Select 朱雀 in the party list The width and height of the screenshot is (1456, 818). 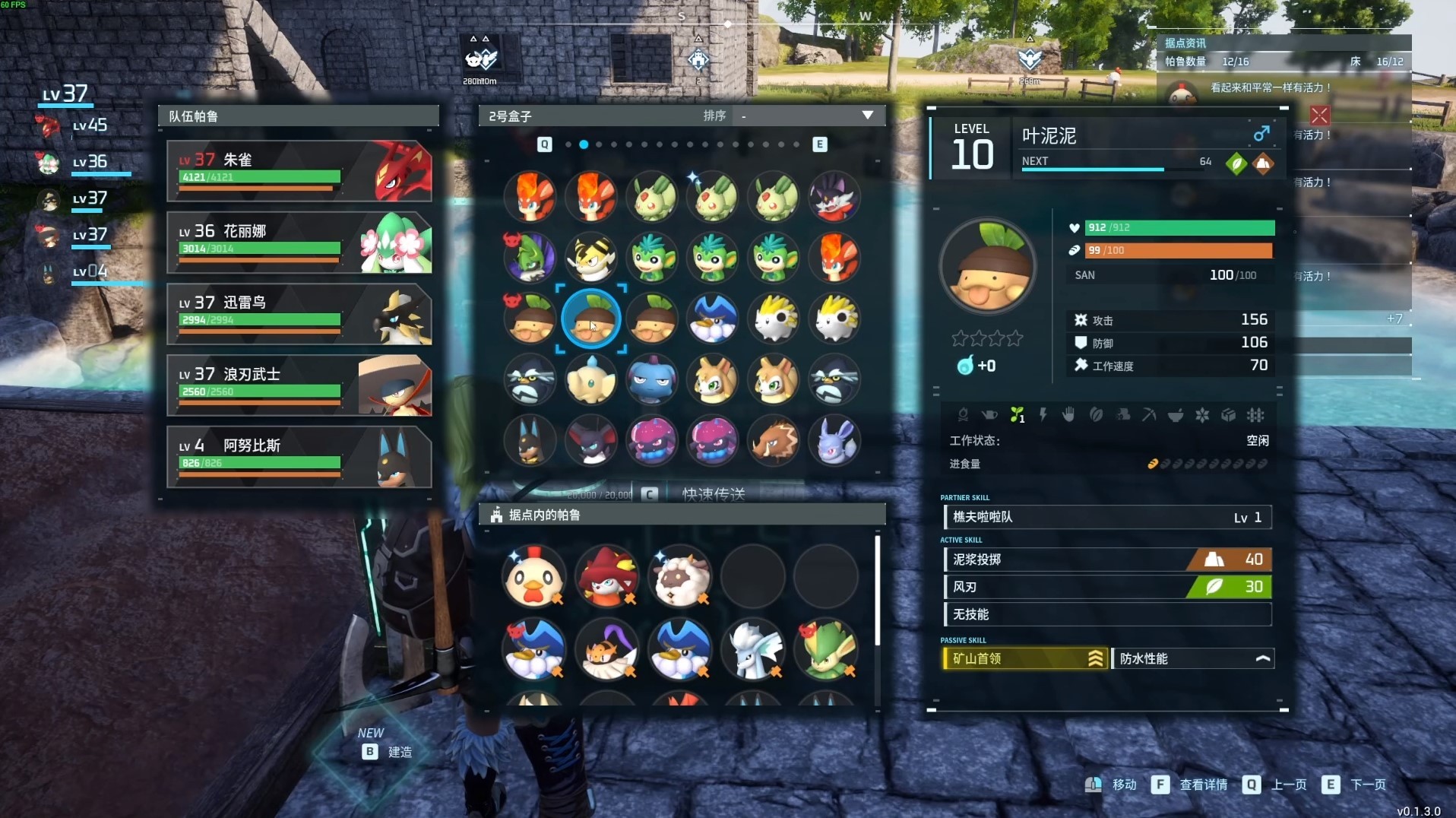point(299,171)
